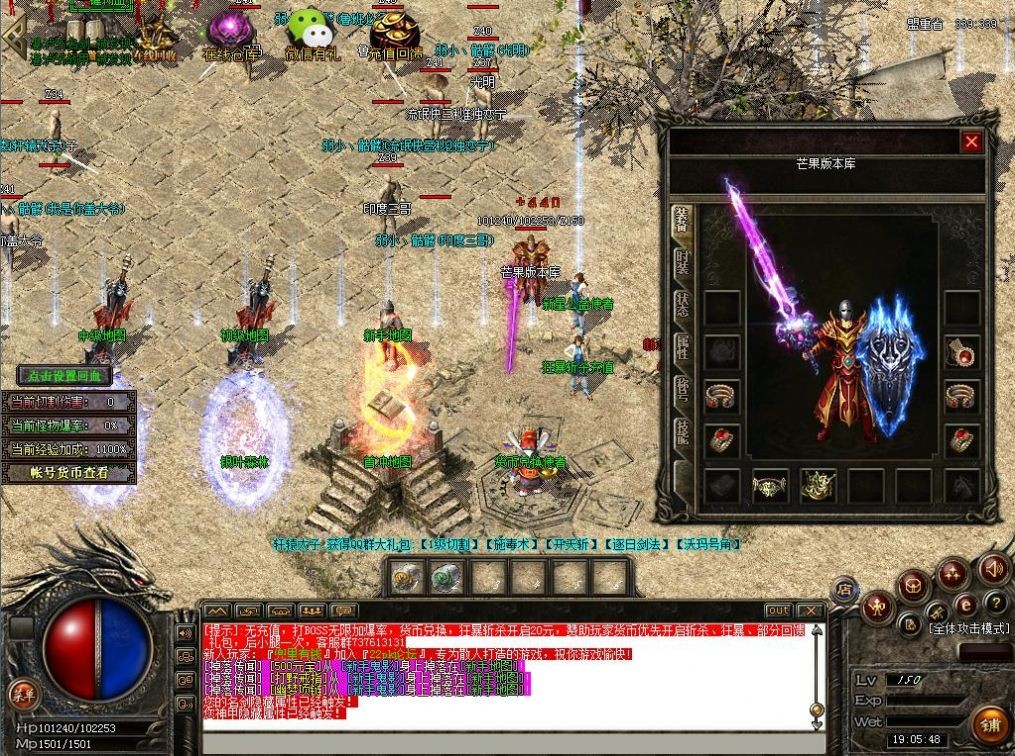Open the 在线回收 online recycle icon
1015x756 pixels.
click(153, 38)
